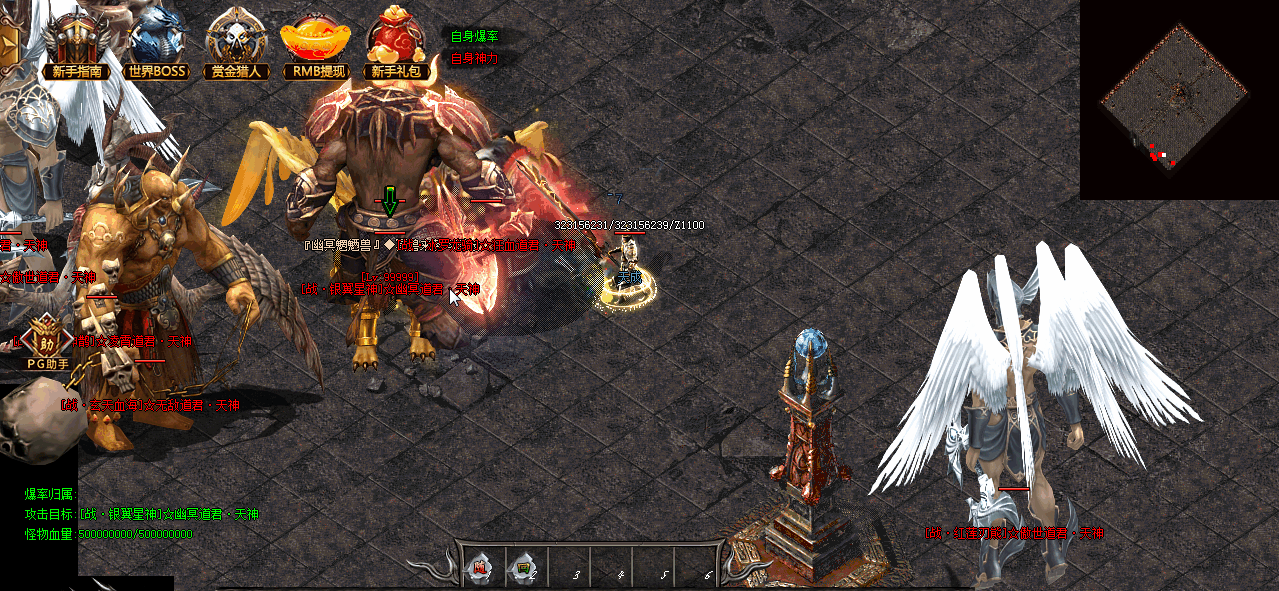Open the RMB提现 gold ingot icon

(x=314, y=44)
